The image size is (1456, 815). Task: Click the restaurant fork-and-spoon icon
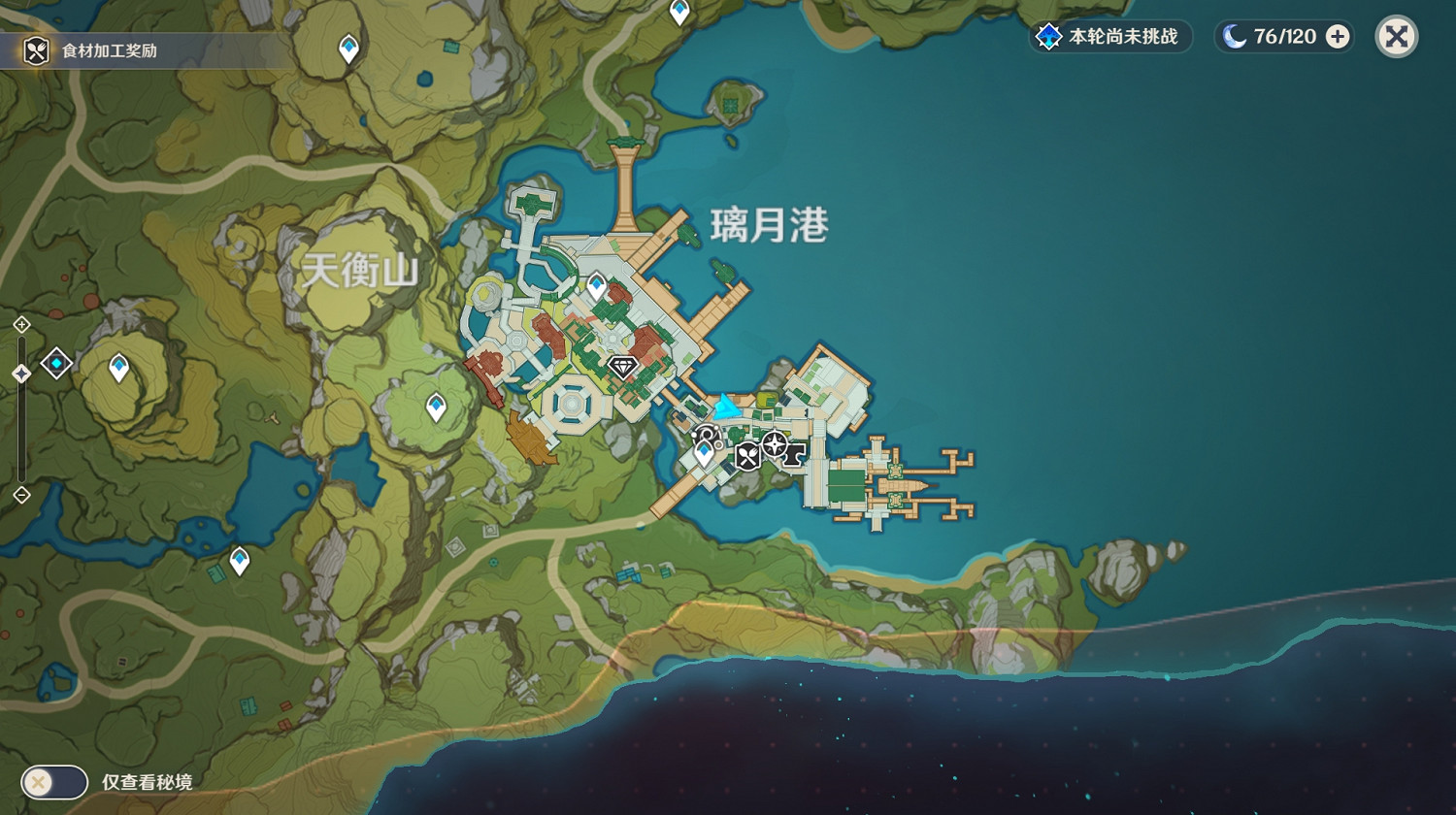(x=747, y=456)
